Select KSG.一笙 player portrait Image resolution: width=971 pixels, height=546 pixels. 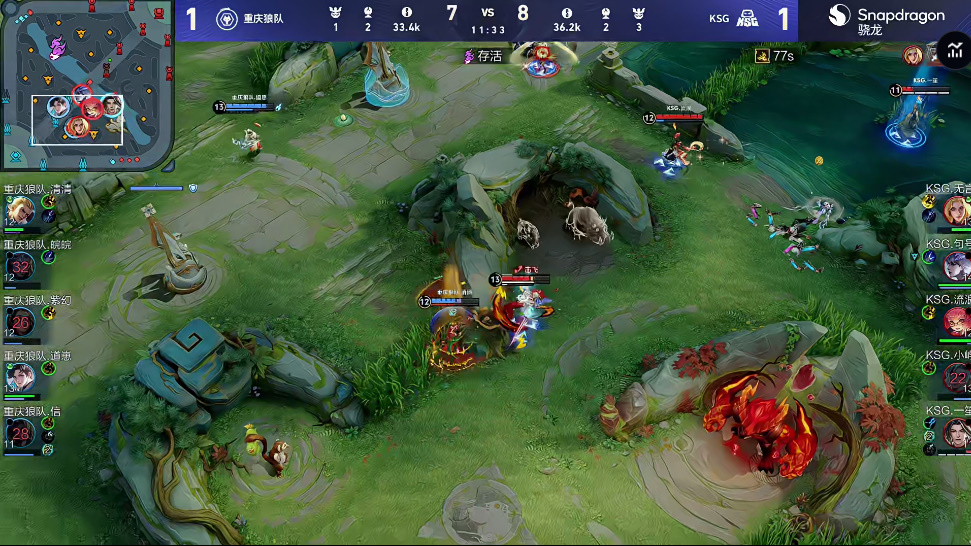coord(955,433)
